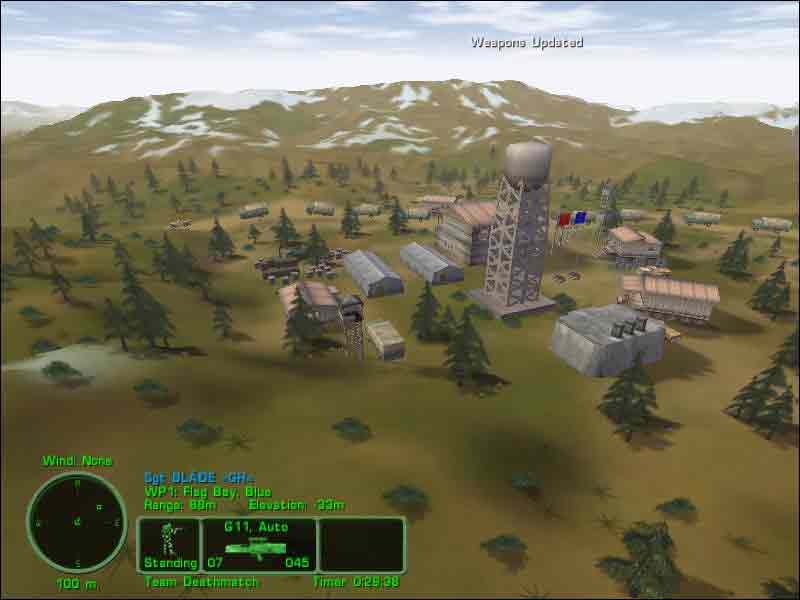The width and height of the screenshot is (800, 600).
Task: Click the Standing soldier stance icon
Action: [x=169, y=540]
